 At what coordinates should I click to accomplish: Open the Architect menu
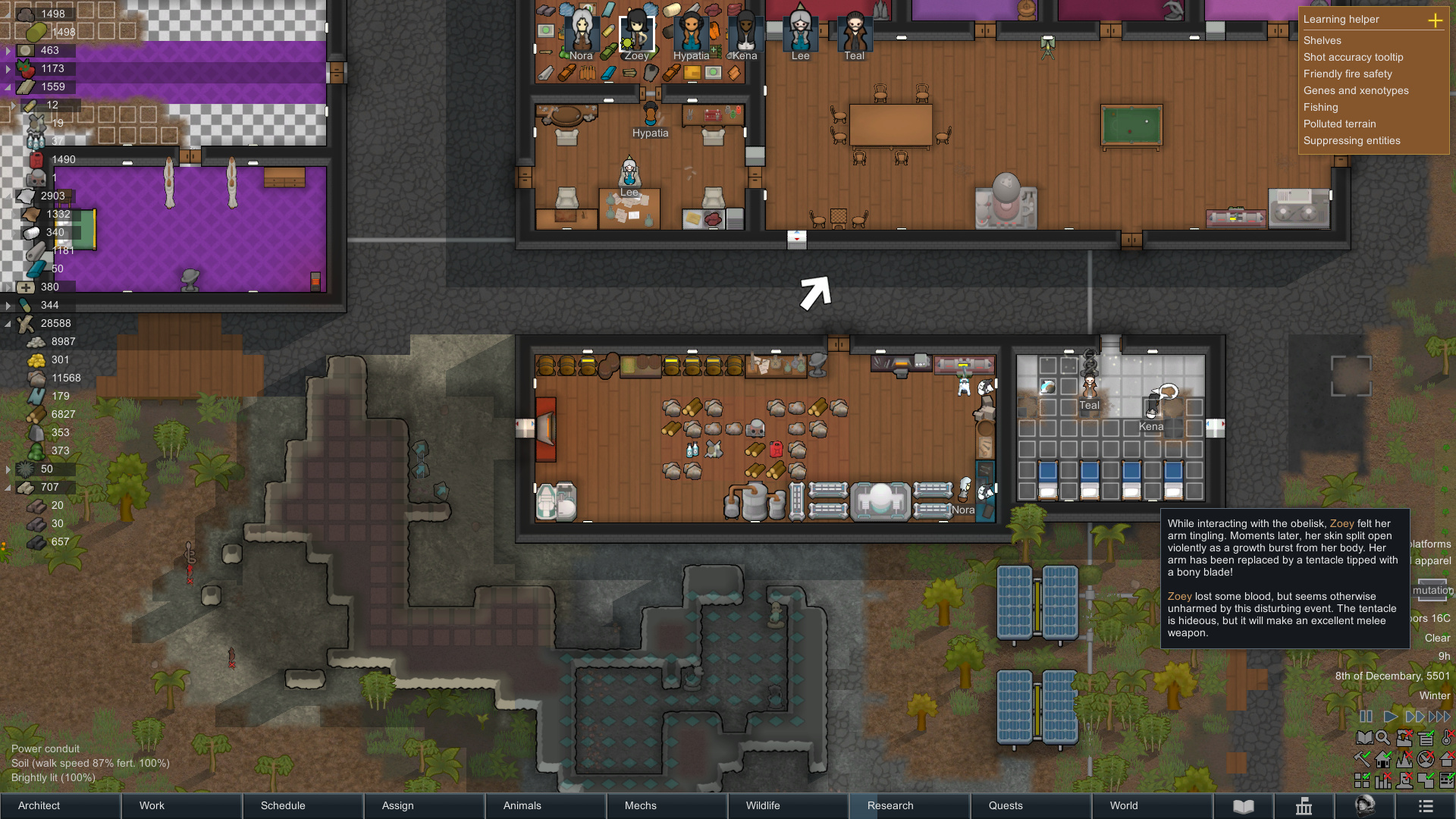pos(60,805)
